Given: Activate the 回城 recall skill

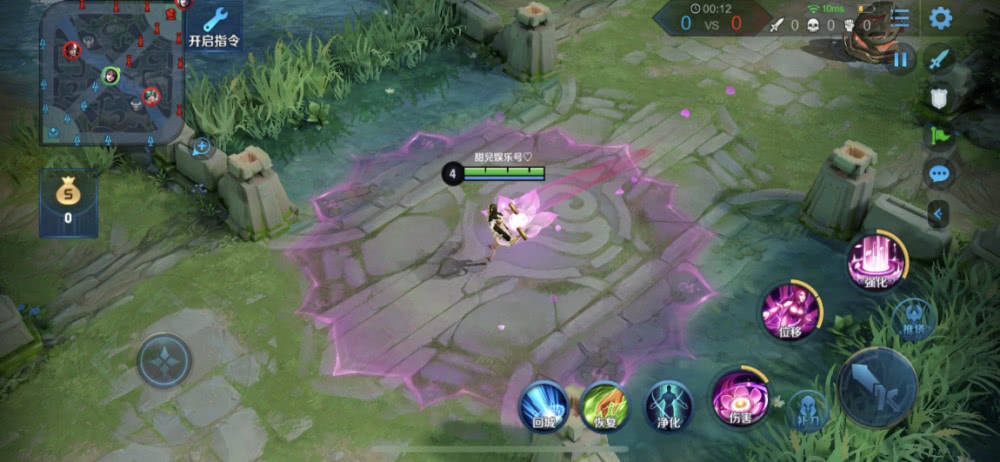Looking at the screenshot, I should [x=544, y=405].
